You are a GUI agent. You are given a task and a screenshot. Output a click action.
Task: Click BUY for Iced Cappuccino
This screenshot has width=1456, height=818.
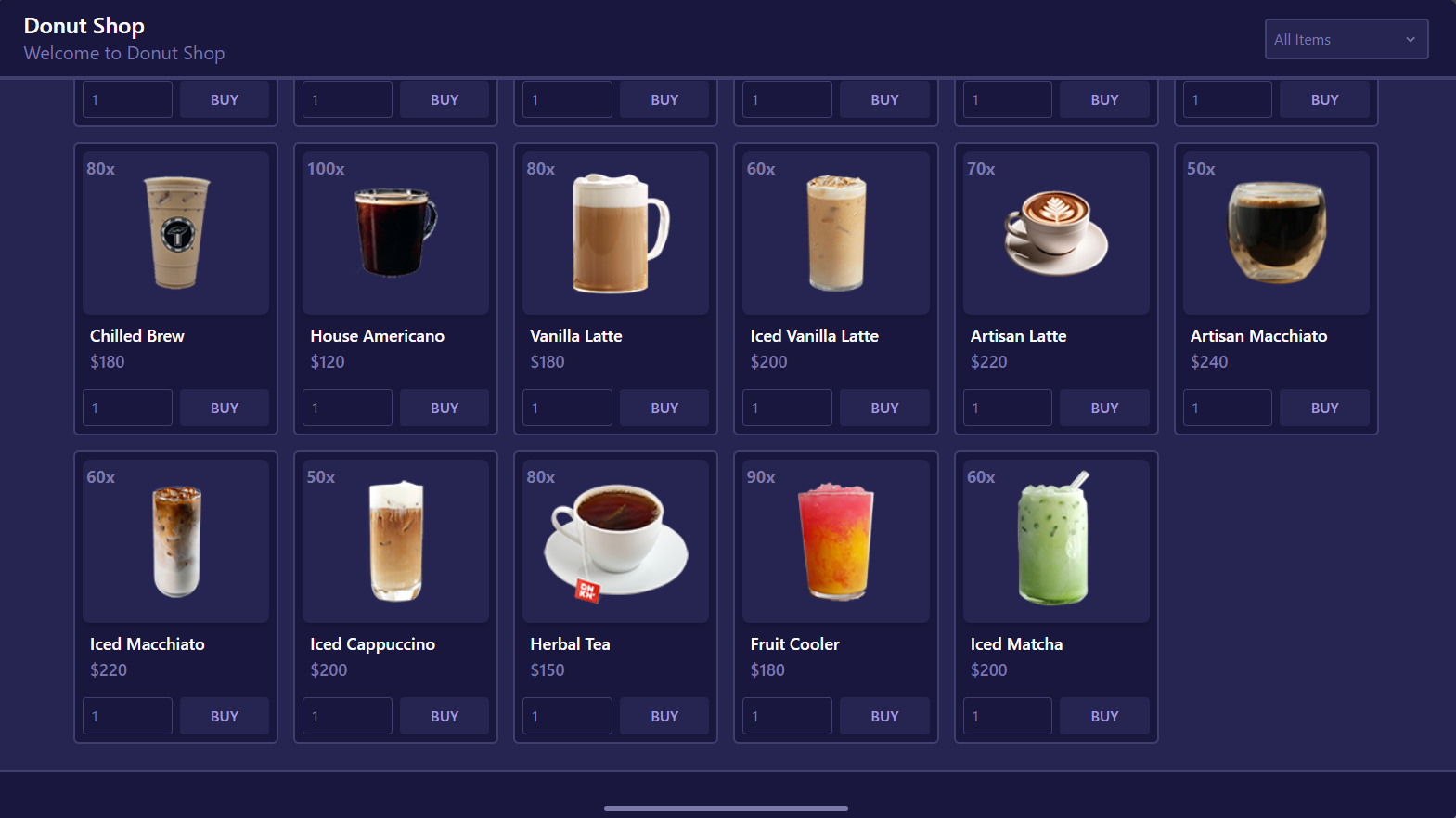(444, 715)
